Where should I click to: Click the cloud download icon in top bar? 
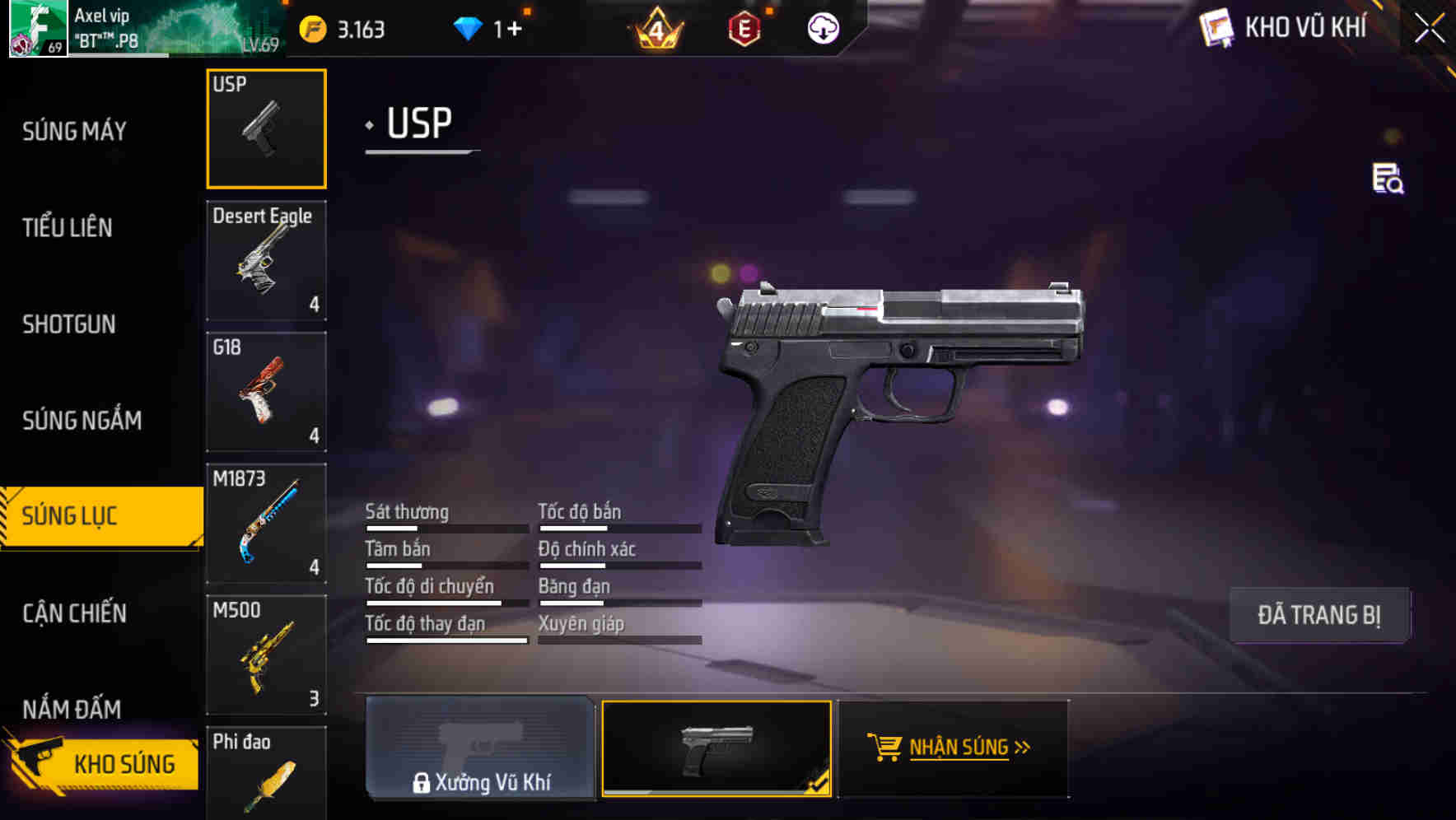(x=823, y=28)
